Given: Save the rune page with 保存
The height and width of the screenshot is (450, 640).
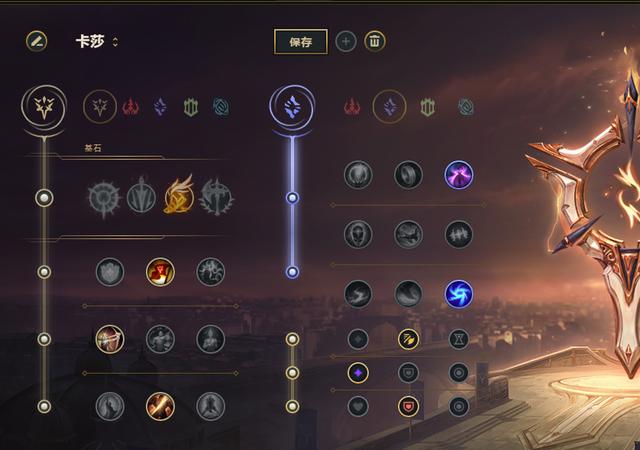Looking at the screenshot, I should click(300, 41).
